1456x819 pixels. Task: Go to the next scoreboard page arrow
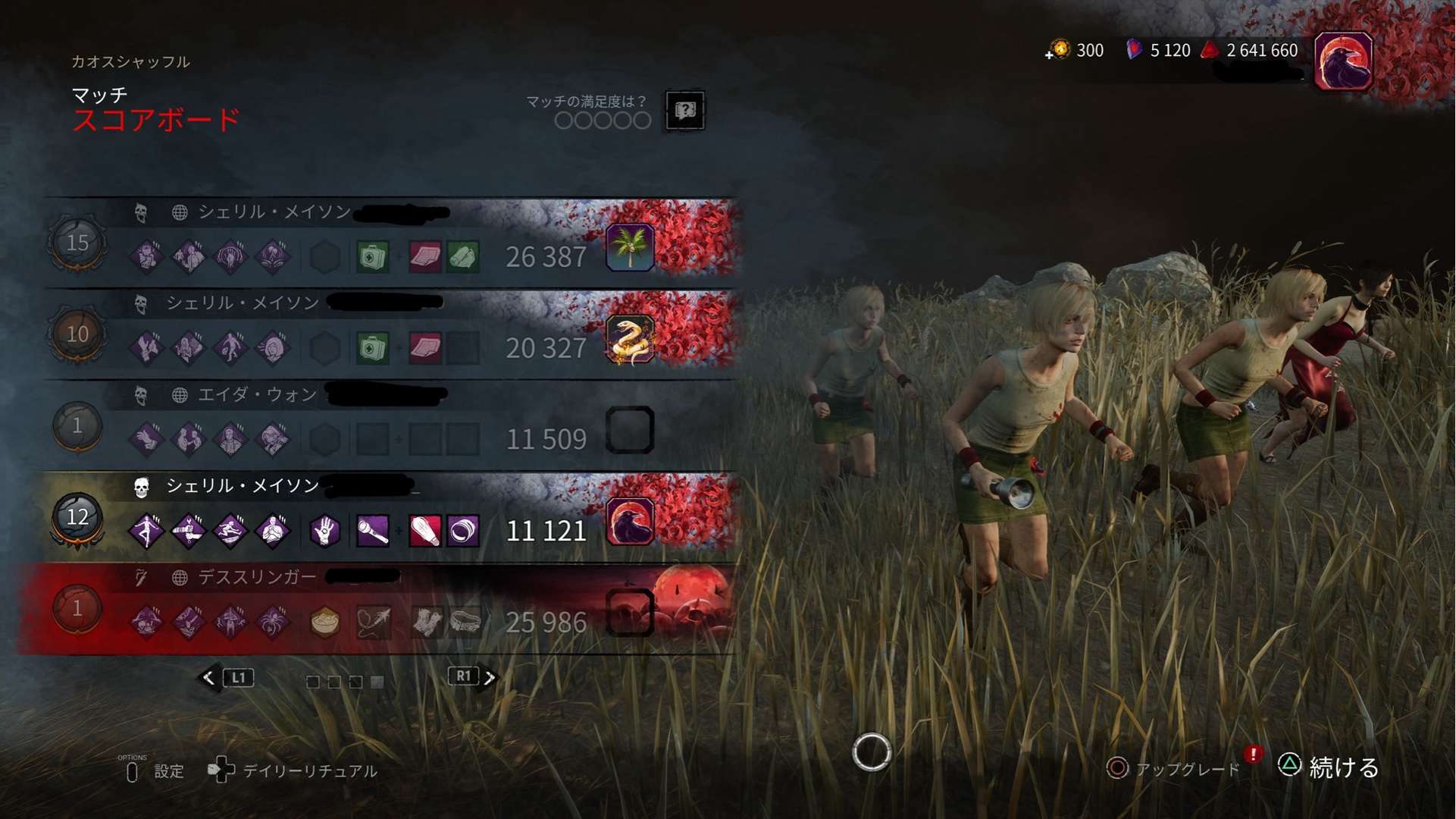[490, 677]
